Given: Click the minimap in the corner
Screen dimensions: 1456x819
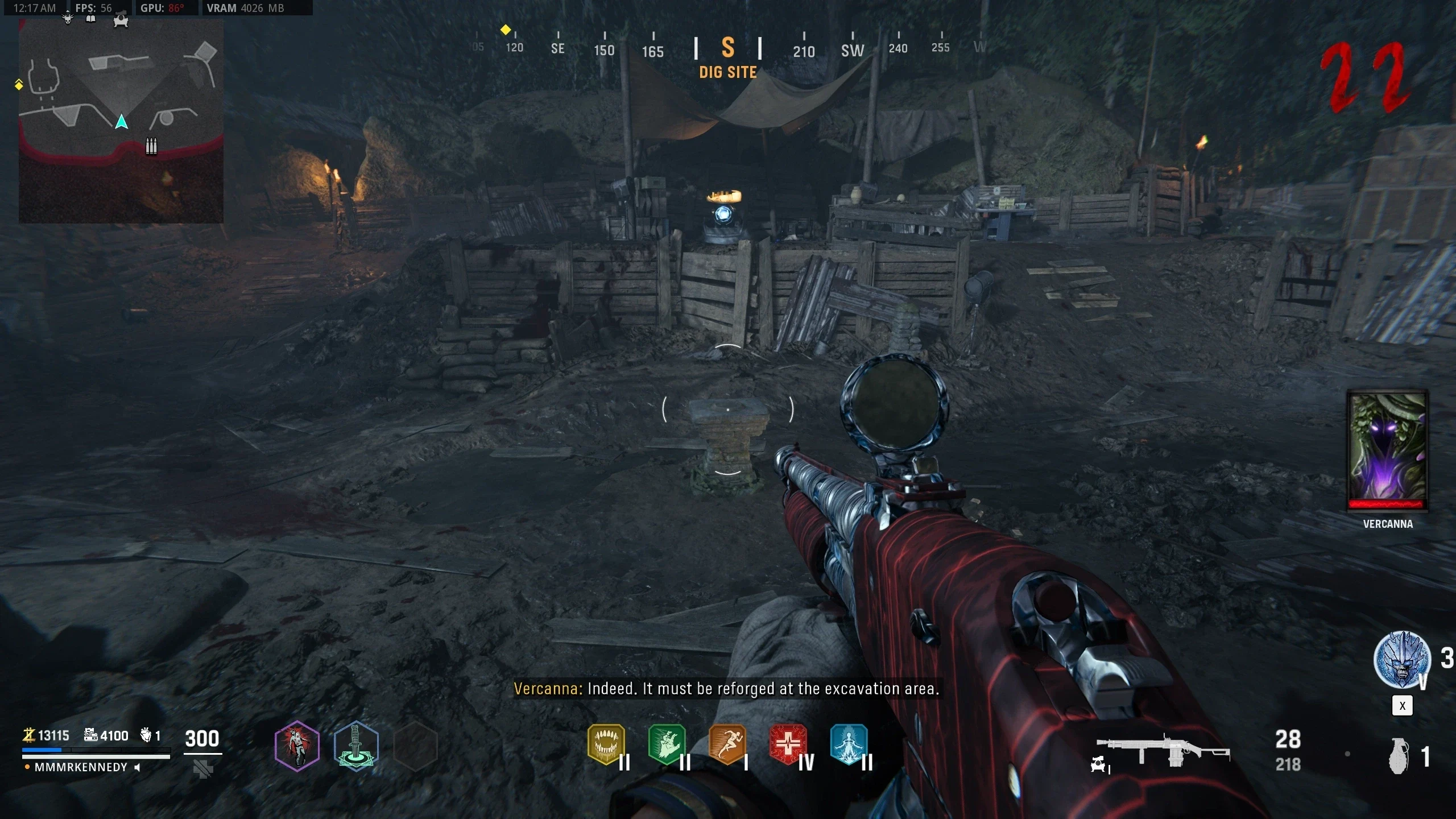Looking at the screenshot, I should pos(121,121).
